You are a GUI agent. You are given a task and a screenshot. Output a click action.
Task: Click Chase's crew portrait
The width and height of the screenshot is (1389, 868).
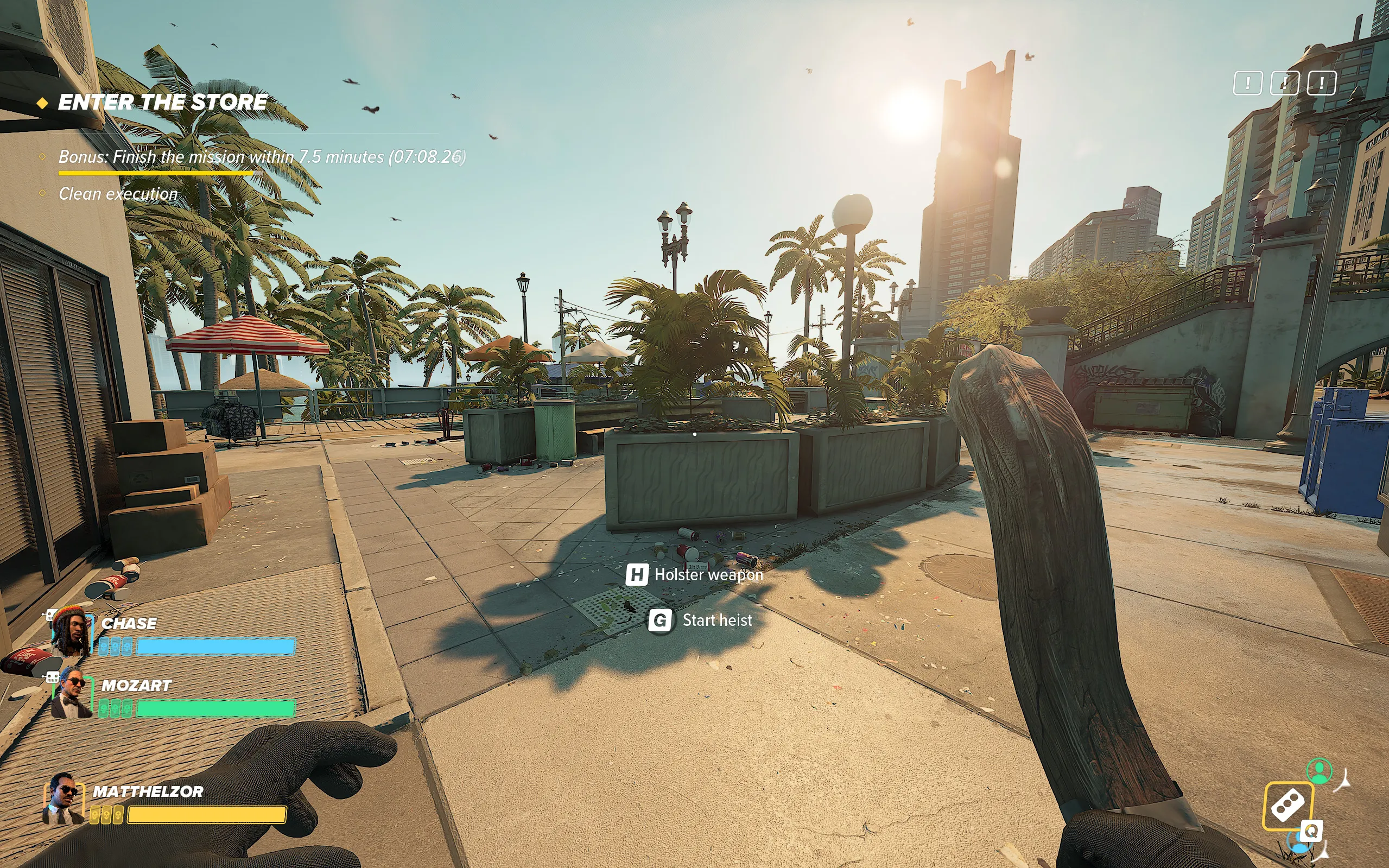point(71,632)
